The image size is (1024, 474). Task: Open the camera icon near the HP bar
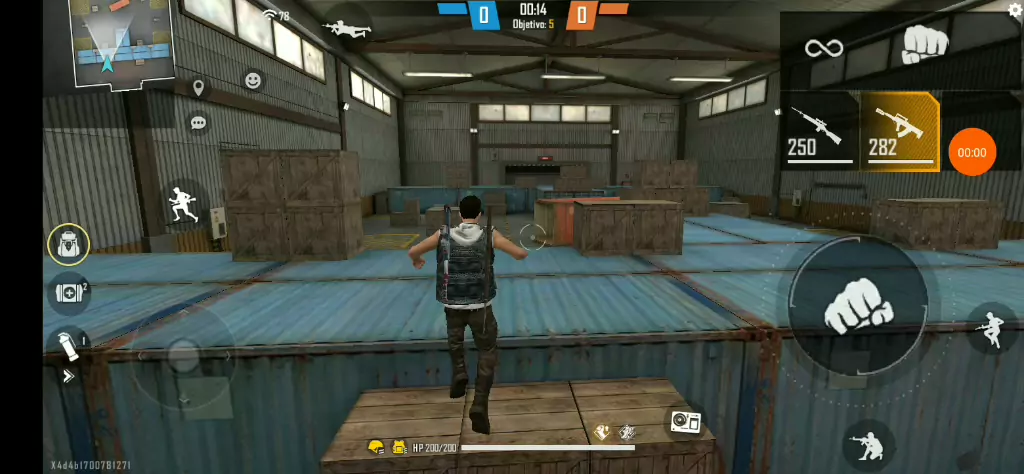685,422
